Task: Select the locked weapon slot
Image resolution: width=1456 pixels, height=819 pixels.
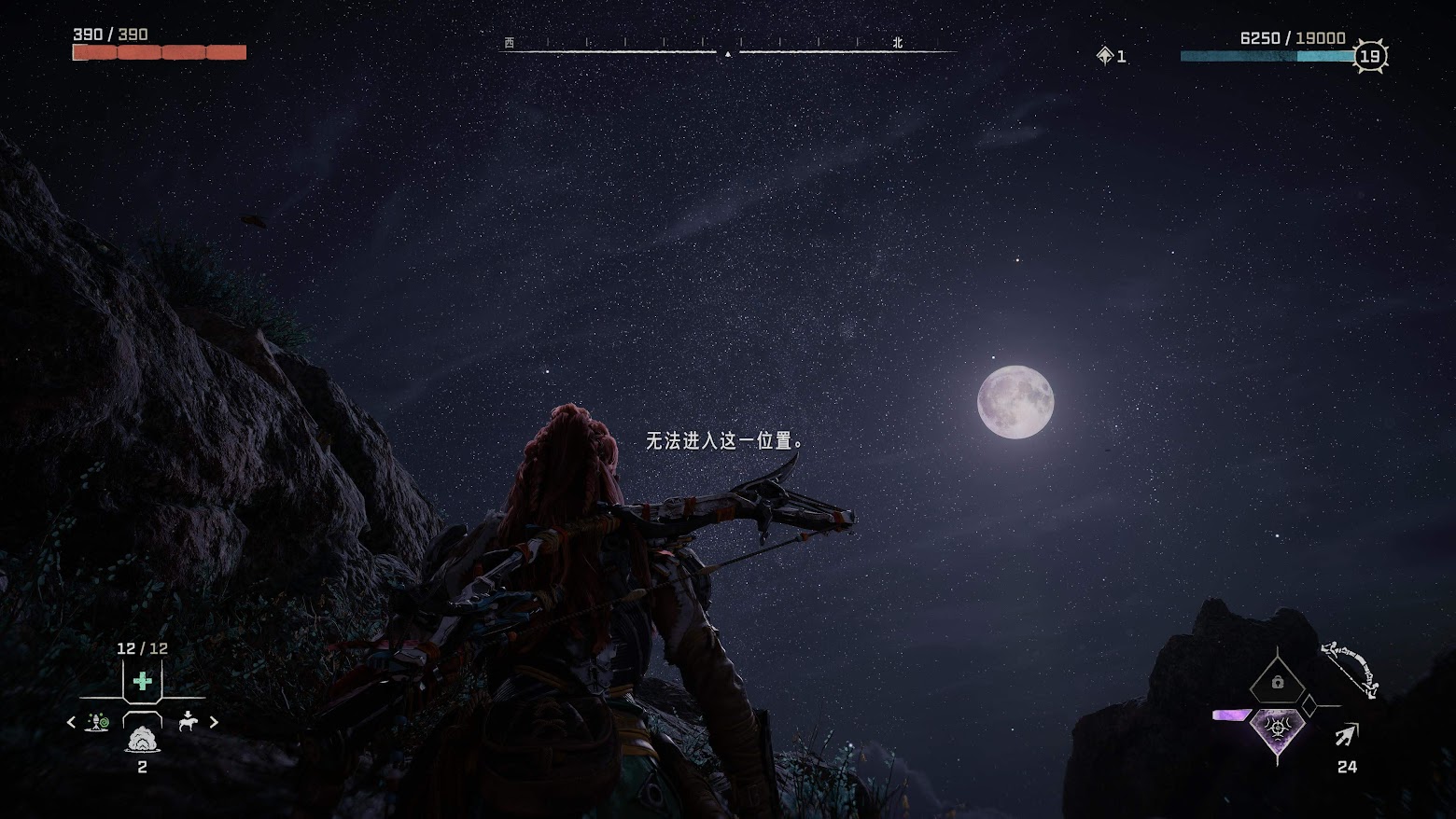Action: pos(1277,682)
